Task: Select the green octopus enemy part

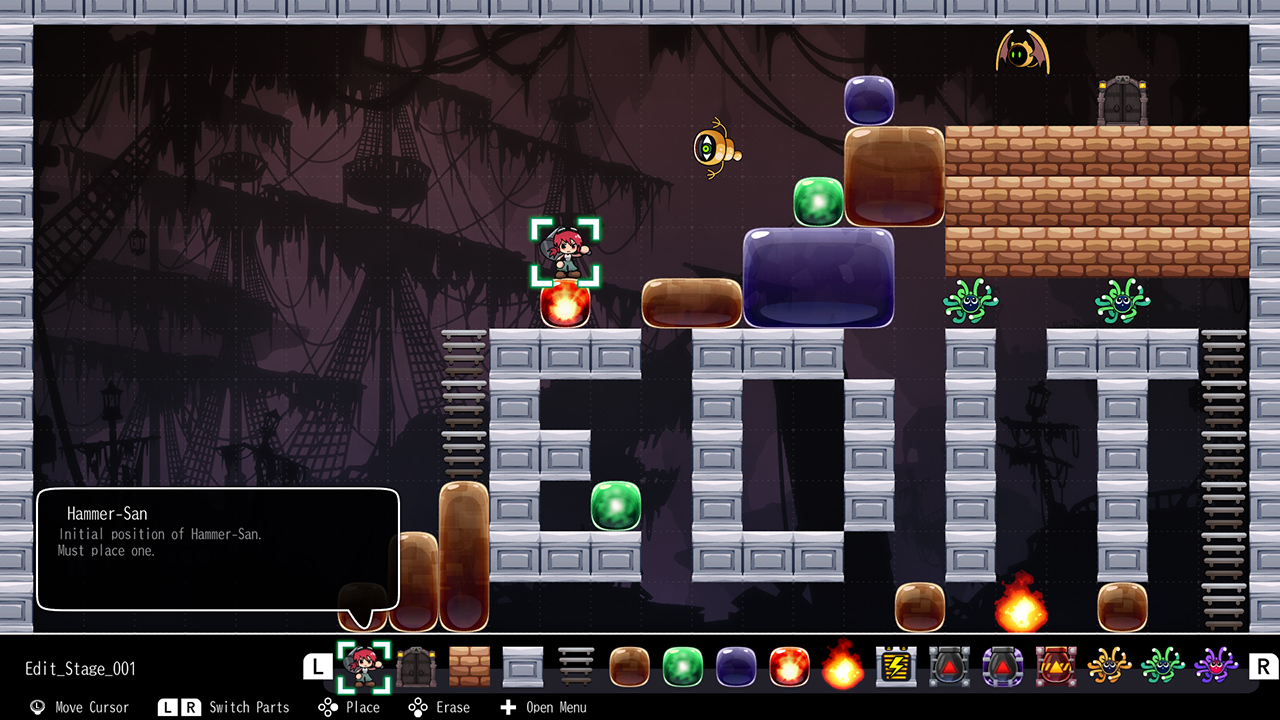Action: [x=1163, y=666]
